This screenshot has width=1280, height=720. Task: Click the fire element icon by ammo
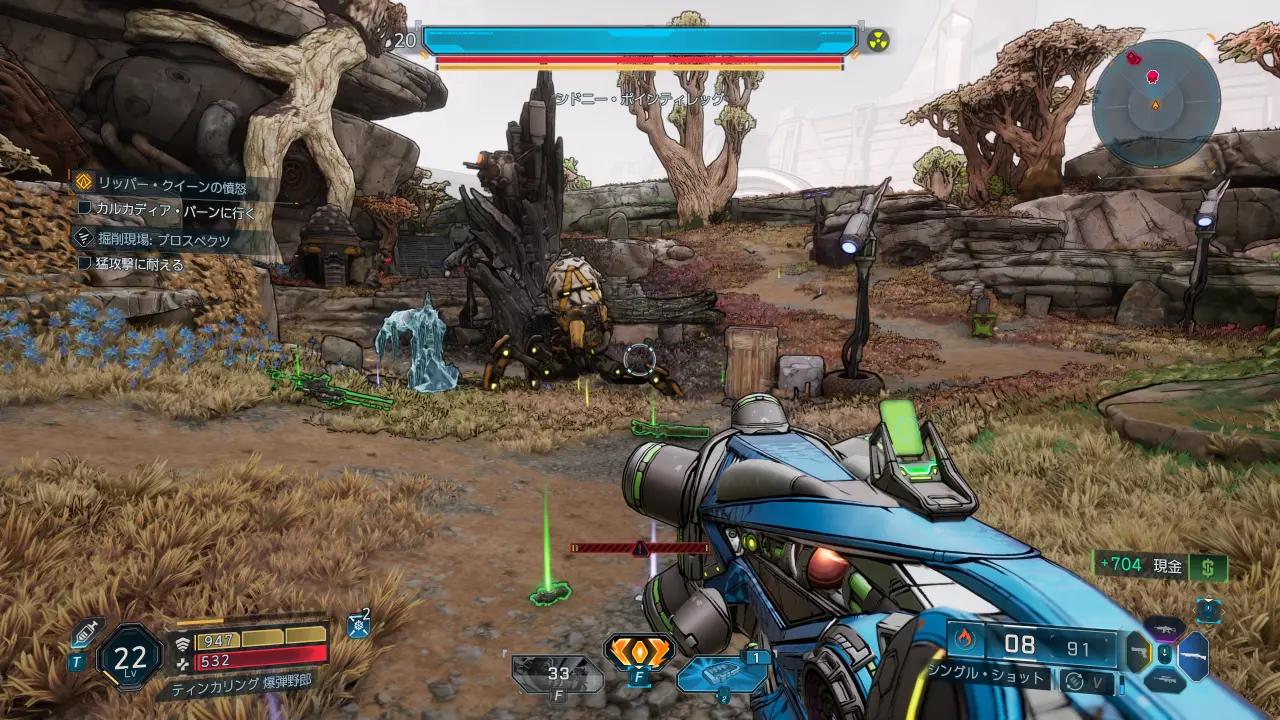pyautogui.click(x=965, y=638)
